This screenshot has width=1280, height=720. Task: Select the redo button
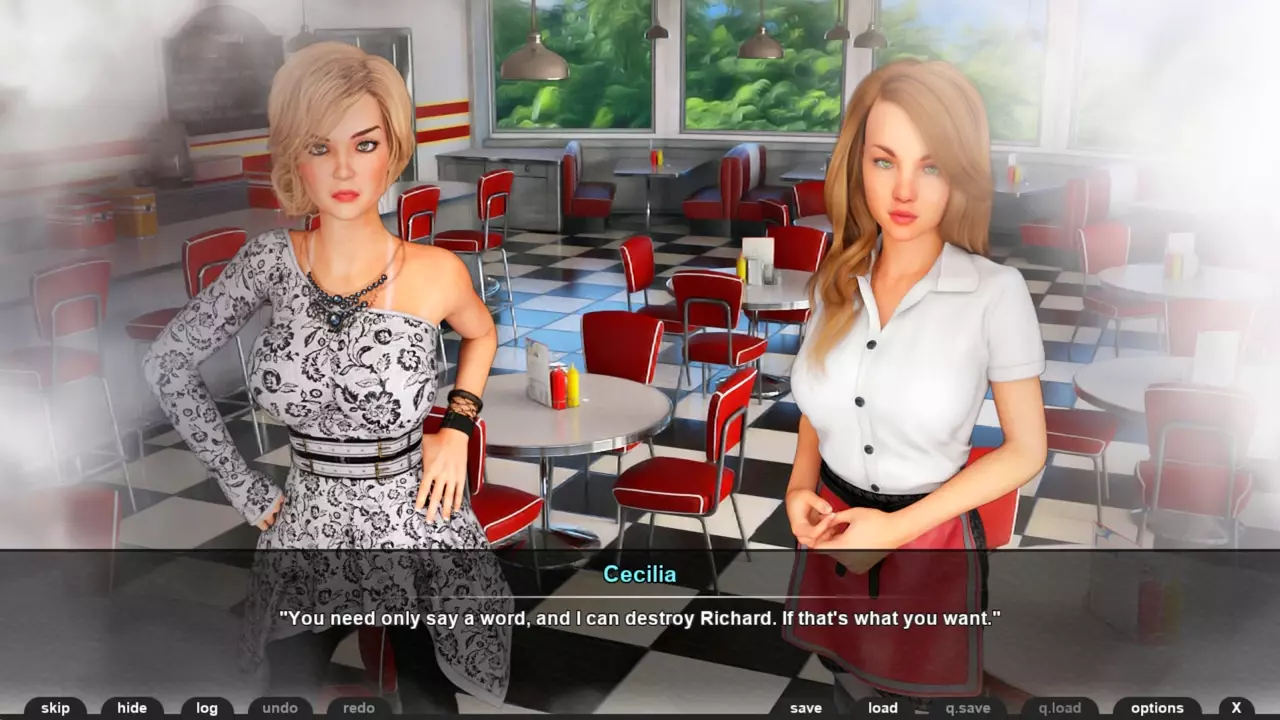point(359,708)
